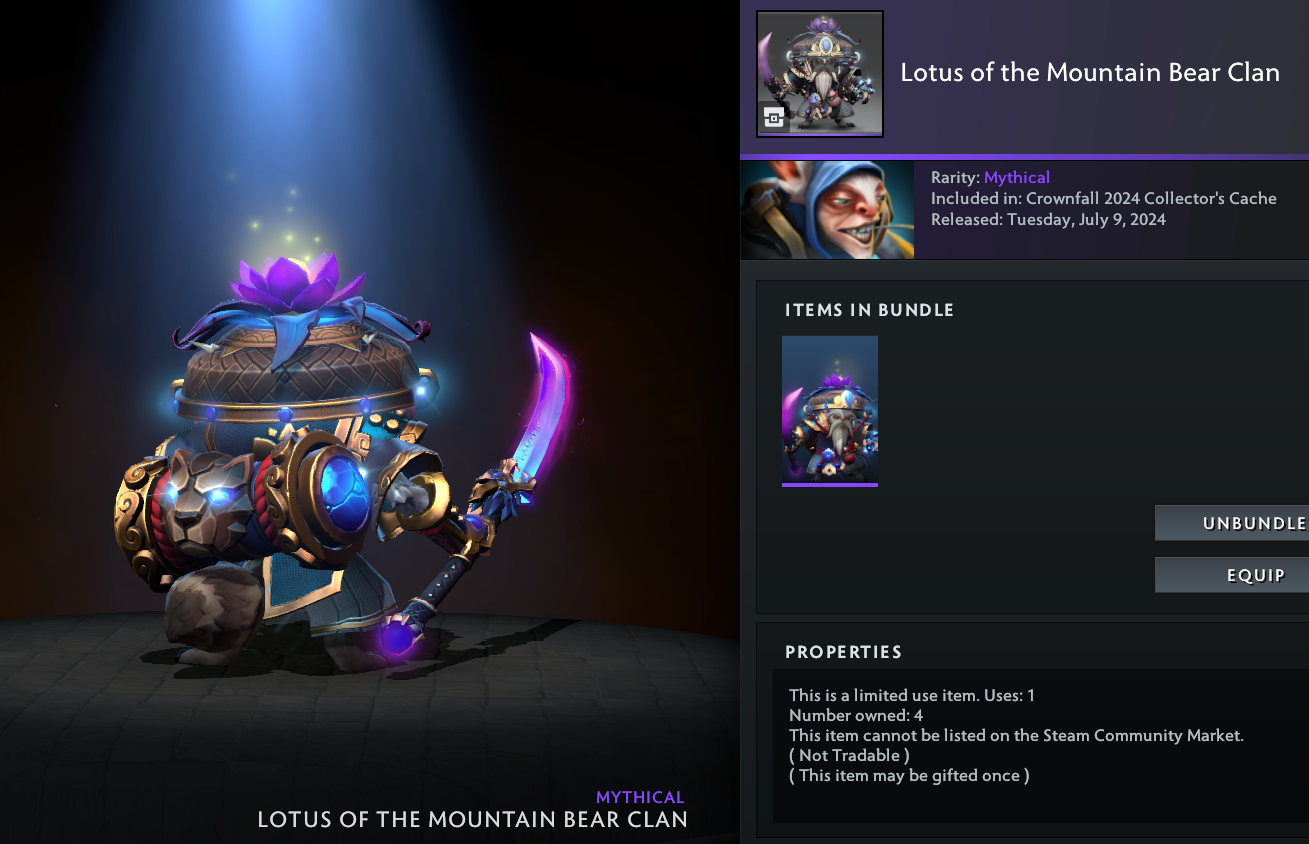Select the bundle item thumbnail under Items in Bundle
This screenshot has width=1309, height=844.
(830, 410)
